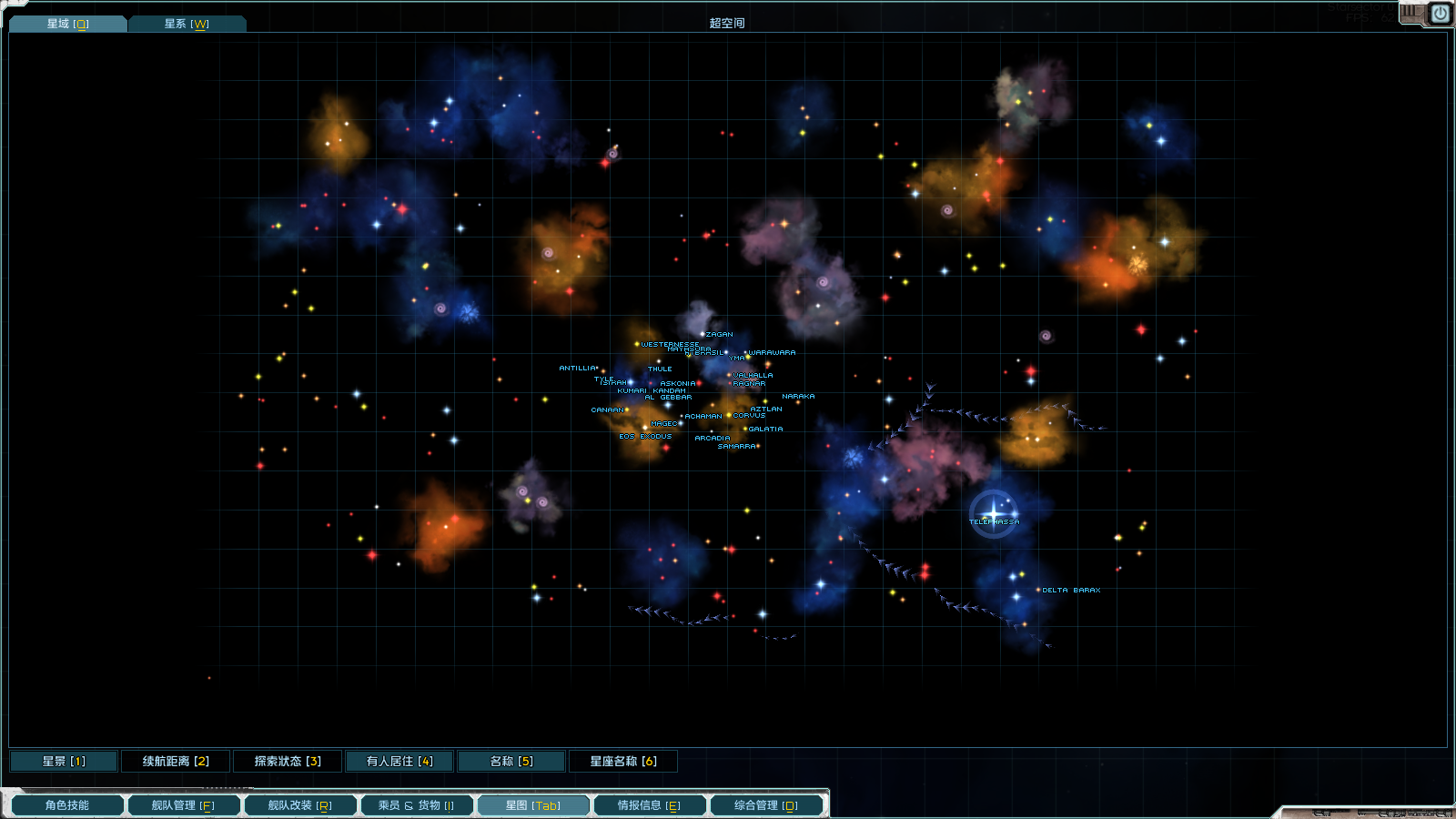
Task: Toggle the 续航距离 fuel range filter
Action: (x=176, y=761)
